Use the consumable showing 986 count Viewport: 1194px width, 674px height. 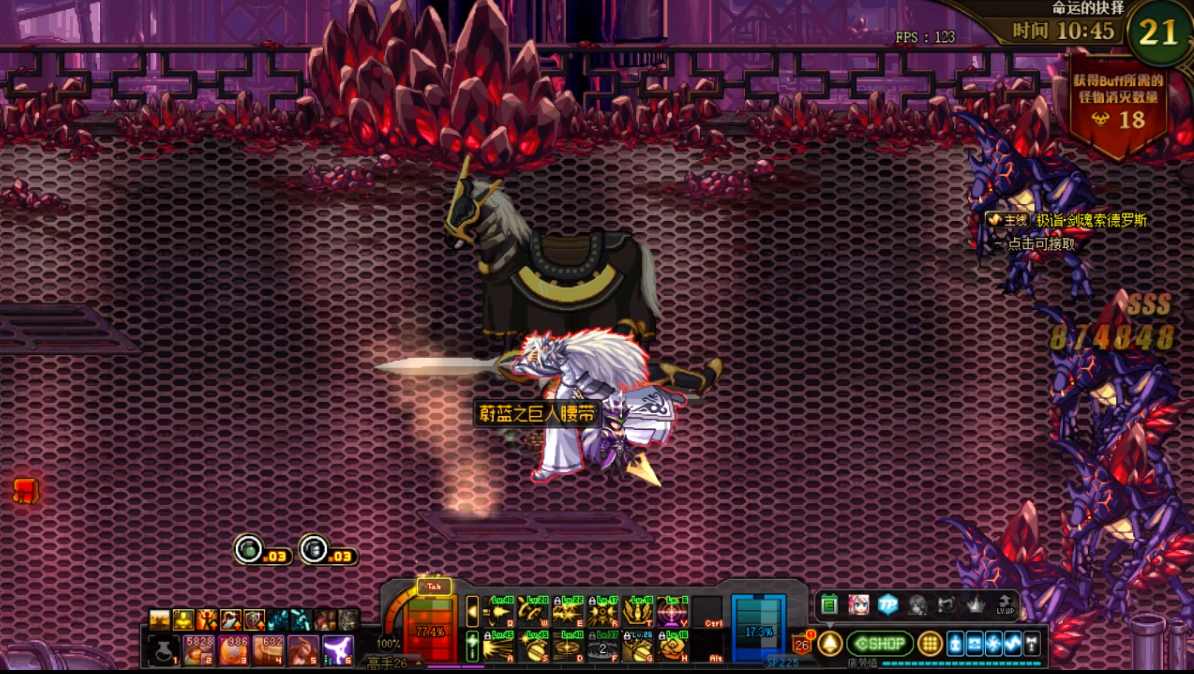233,651
